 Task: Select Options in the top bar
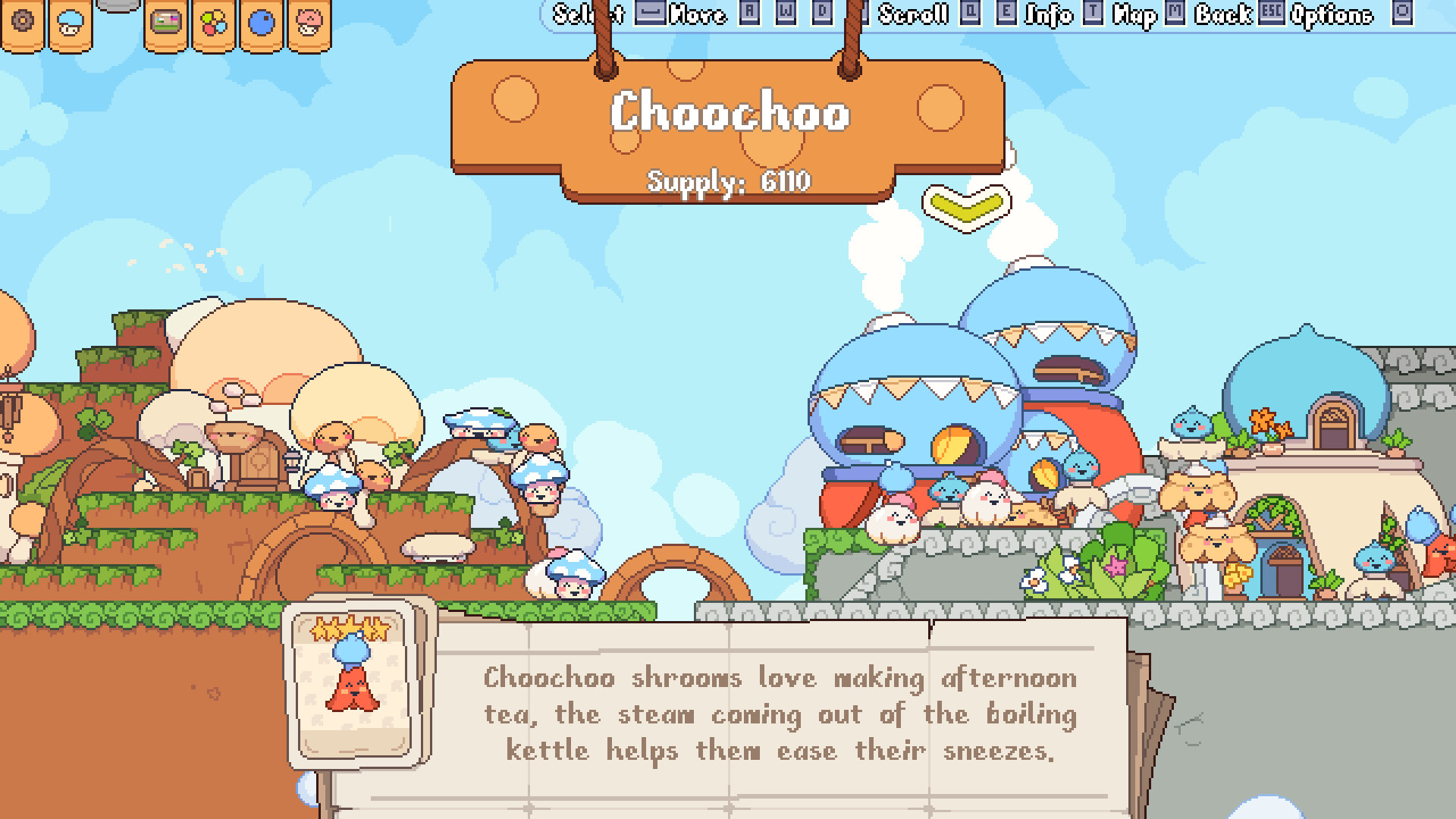point(1335,13)
